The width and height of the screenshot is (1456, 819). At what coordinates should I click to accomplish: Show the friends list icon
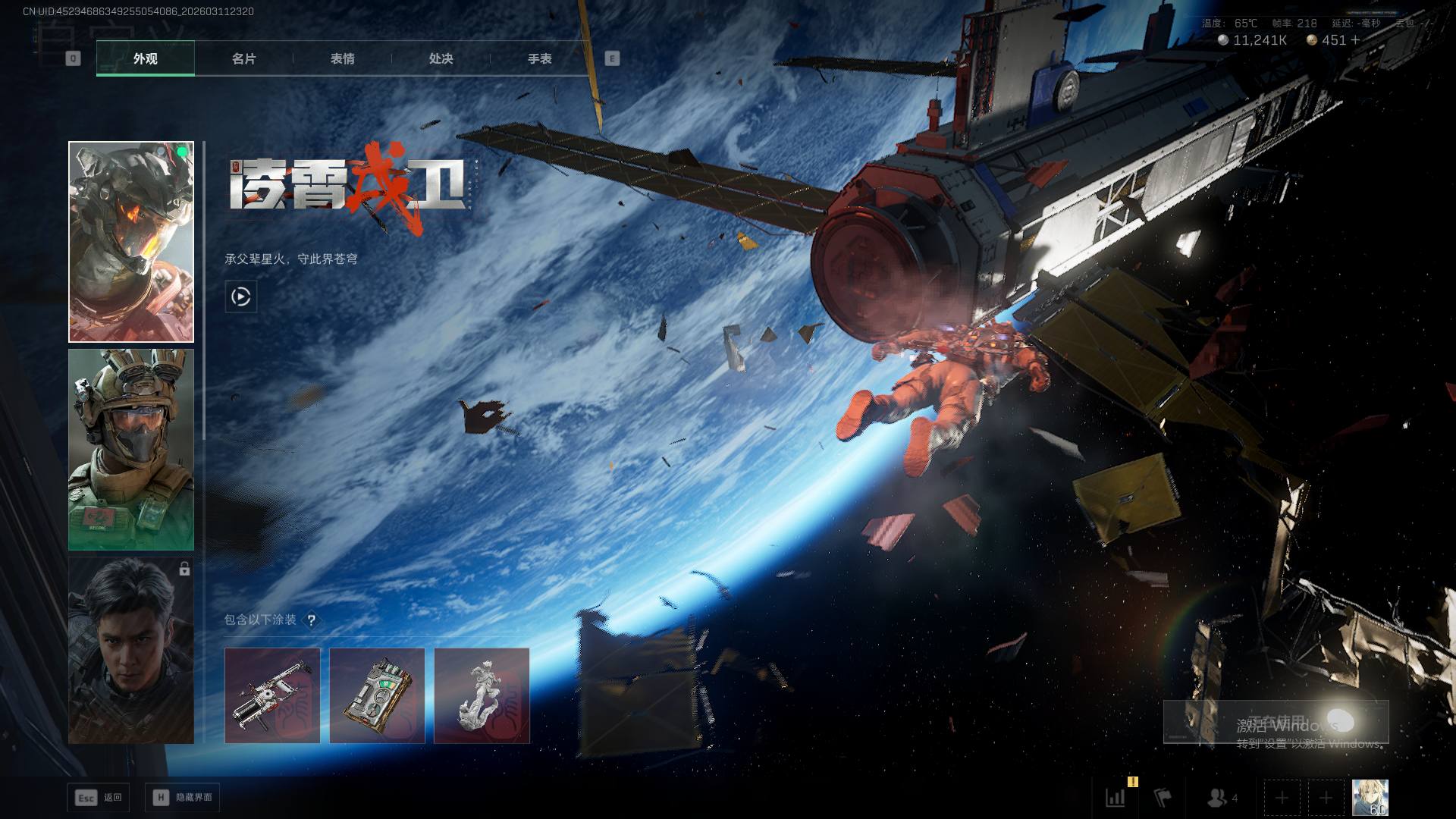[1218, 797]
